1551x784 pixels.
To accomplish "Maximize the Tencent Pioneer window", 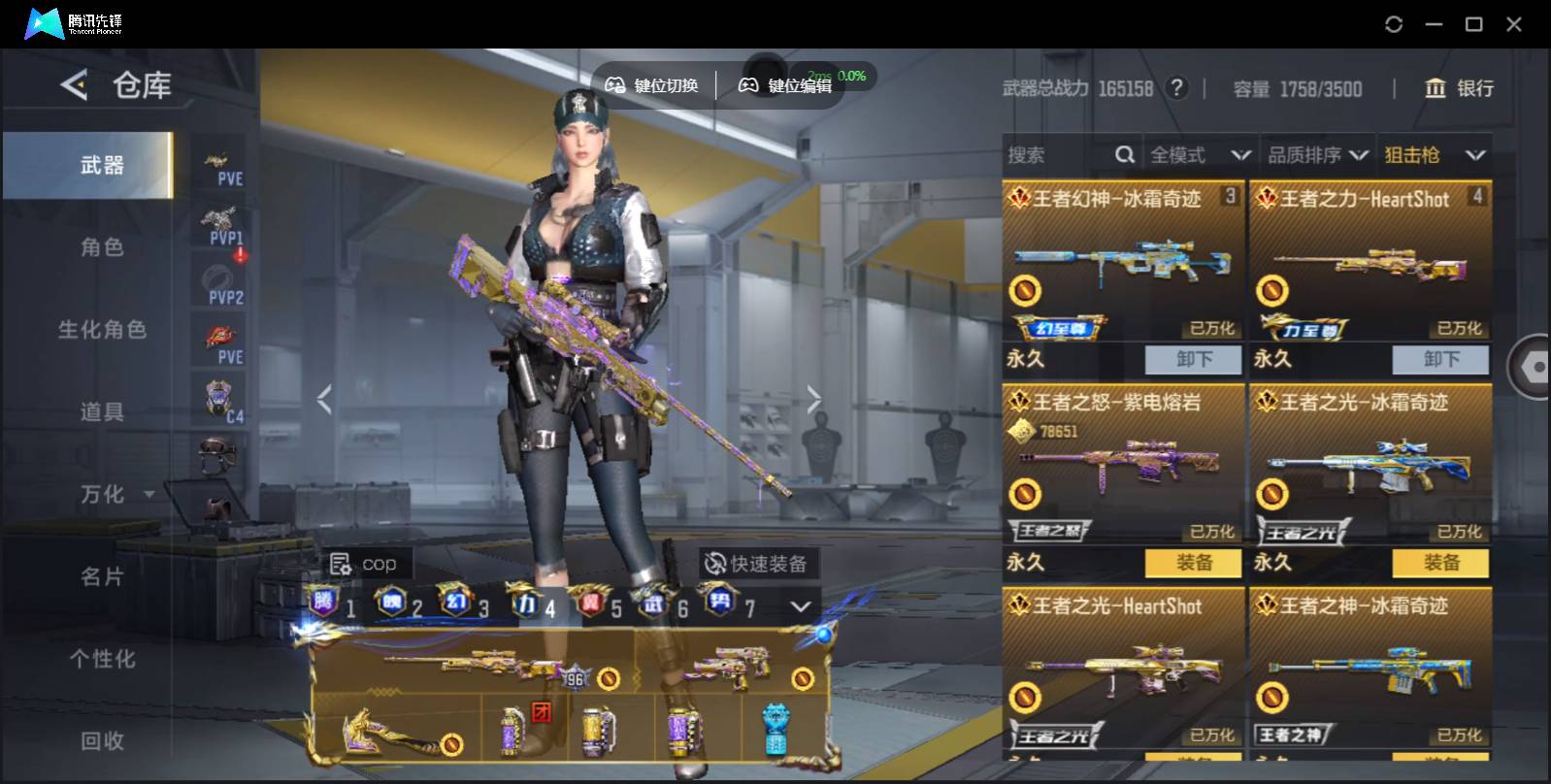I will click(1473, 24).
